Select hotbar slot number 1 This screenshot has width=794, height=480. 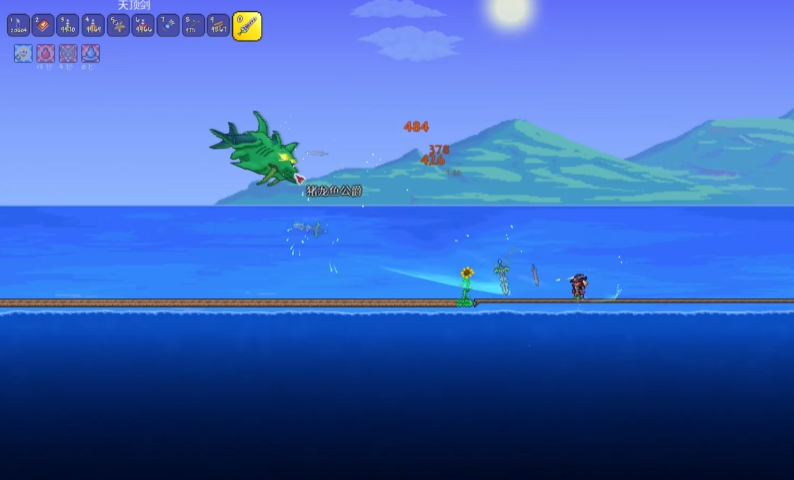pyautogui.click(x=18, y=25)
